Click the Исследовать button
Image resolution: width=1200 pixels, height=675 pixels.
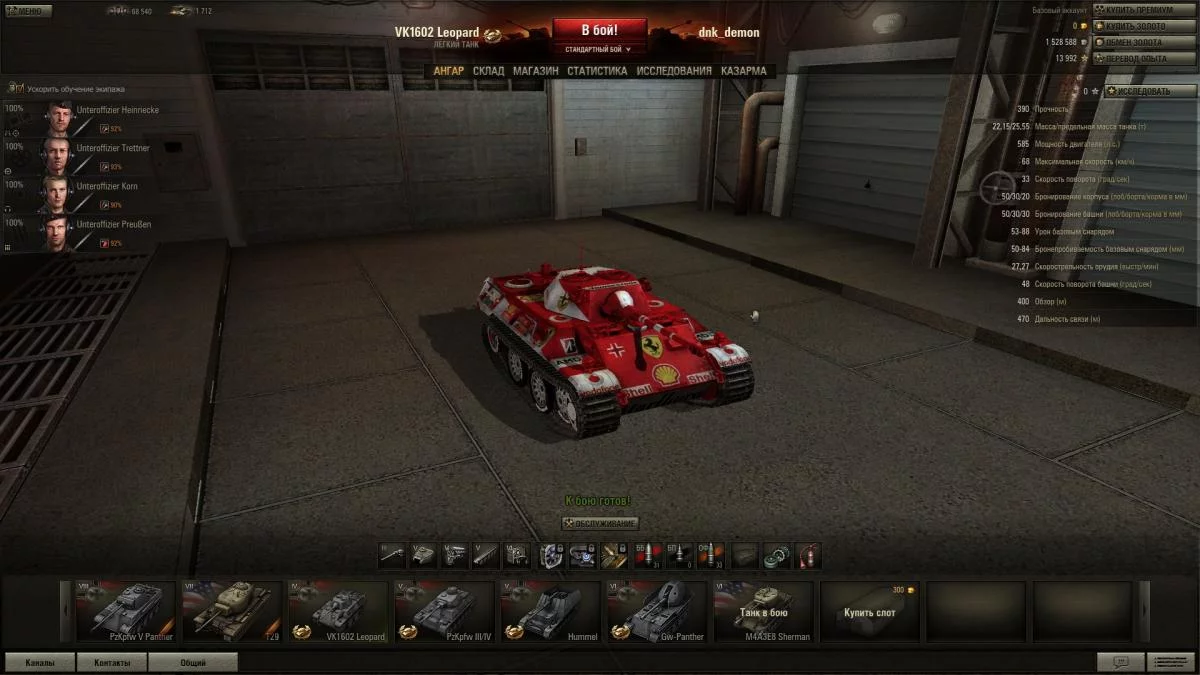click(1150, 91)
